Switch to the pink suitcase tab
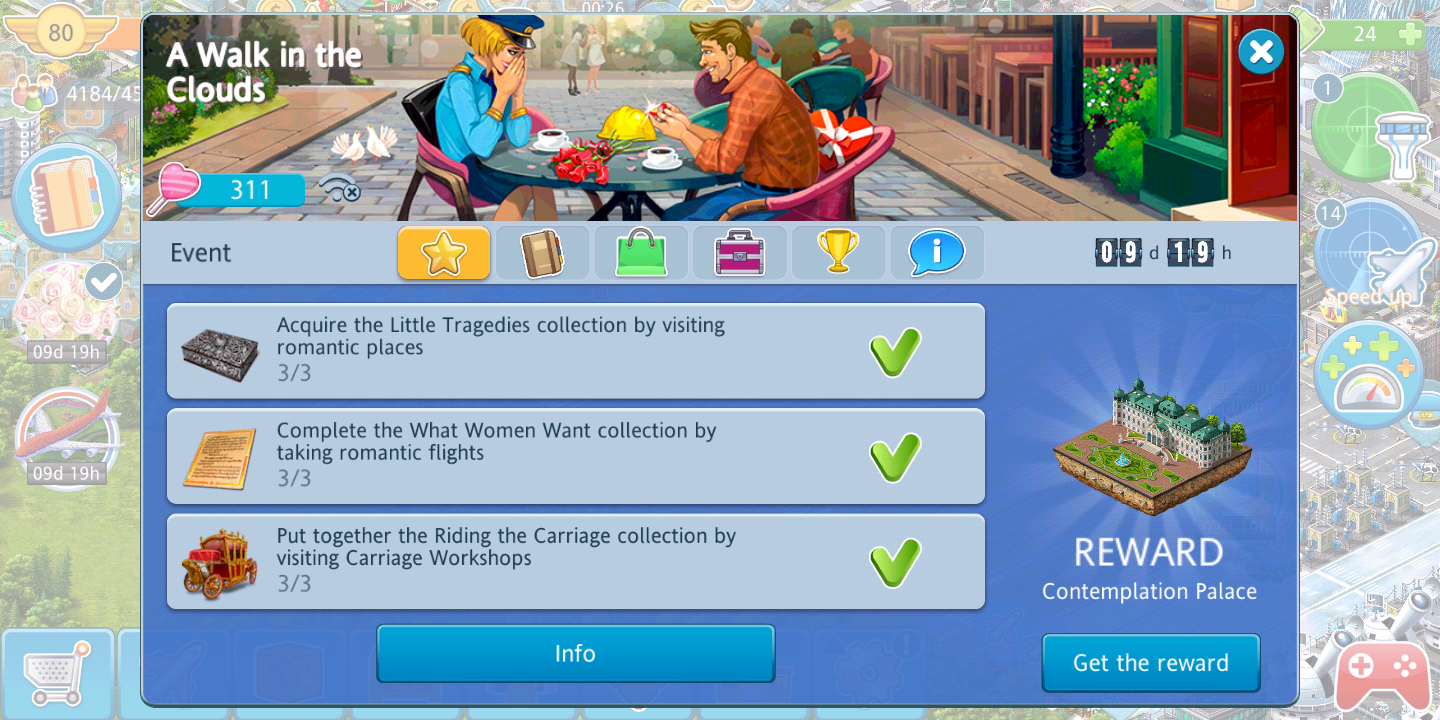The width and height of the screenshot is (1440, 720). click(x=740, y=253)
